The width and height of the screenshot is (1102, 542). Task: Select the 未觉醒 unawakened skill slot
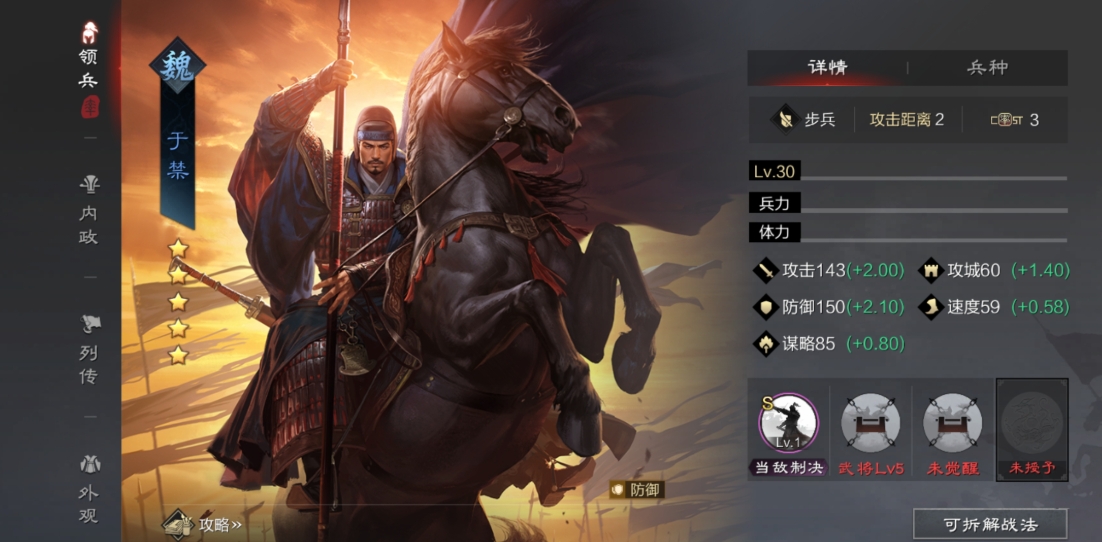coord(952,424)
